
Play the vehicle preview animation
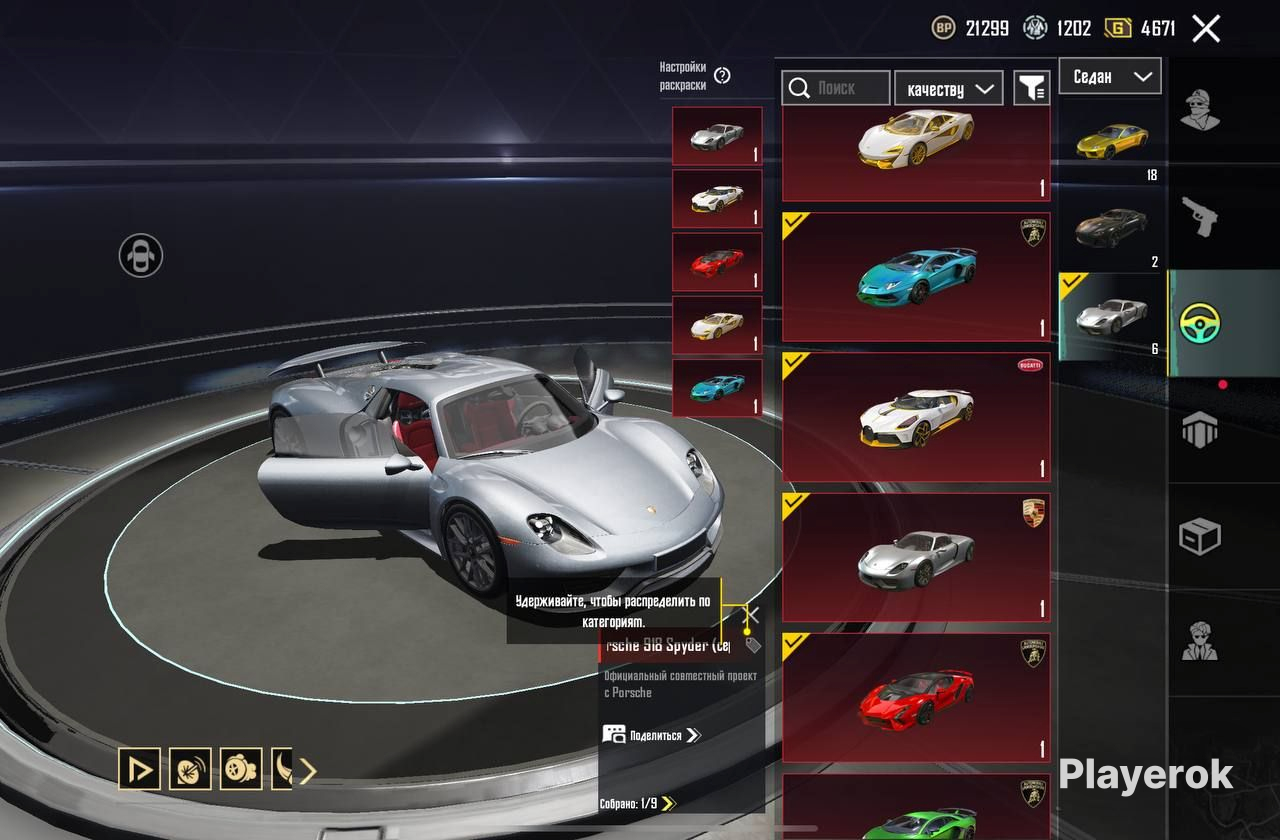(x=139, y=769)
